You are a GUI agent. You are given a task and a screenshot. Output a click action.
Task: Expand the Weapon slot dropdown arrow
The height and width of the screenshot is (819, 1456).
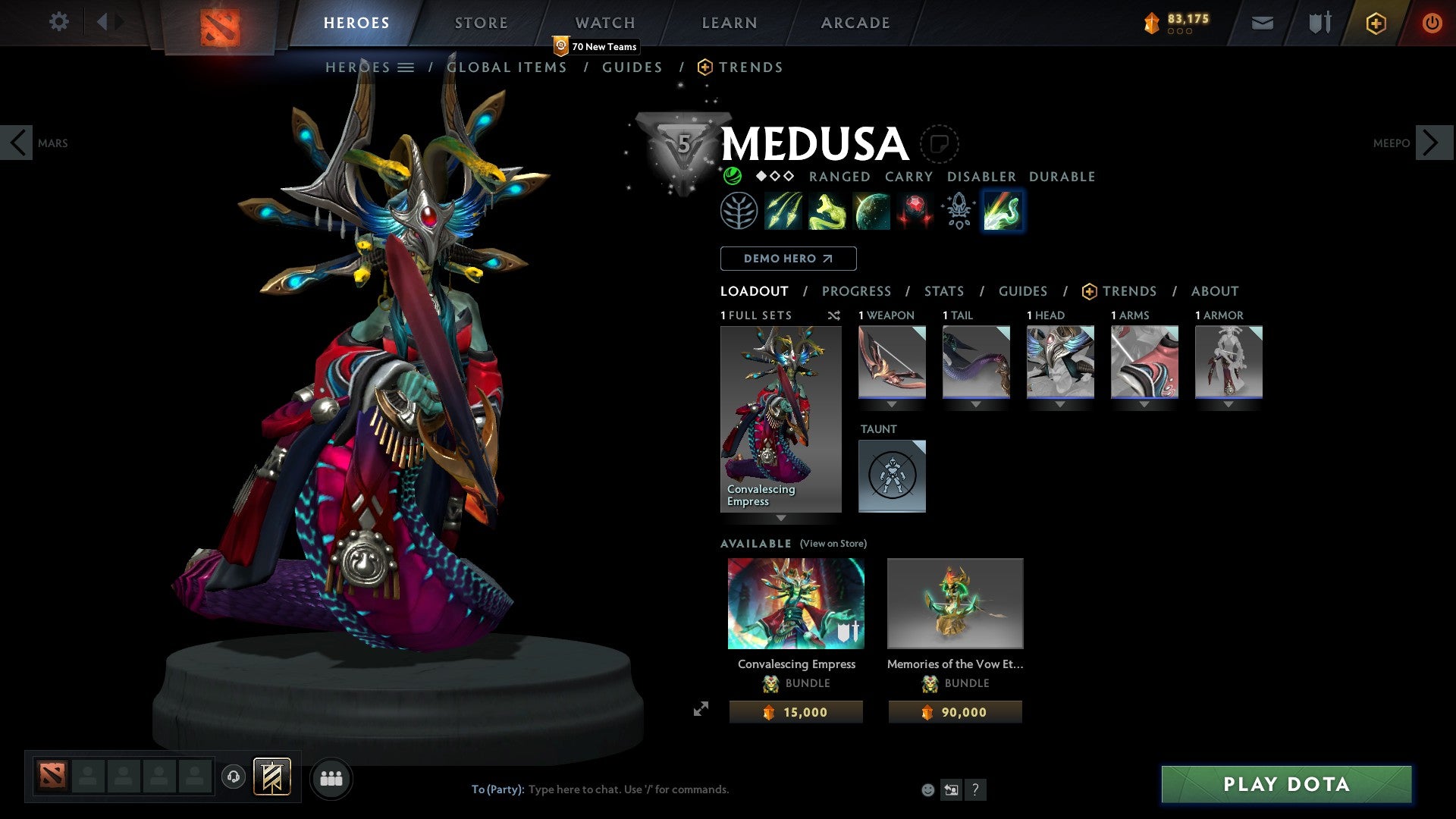[x=892, y=404]
